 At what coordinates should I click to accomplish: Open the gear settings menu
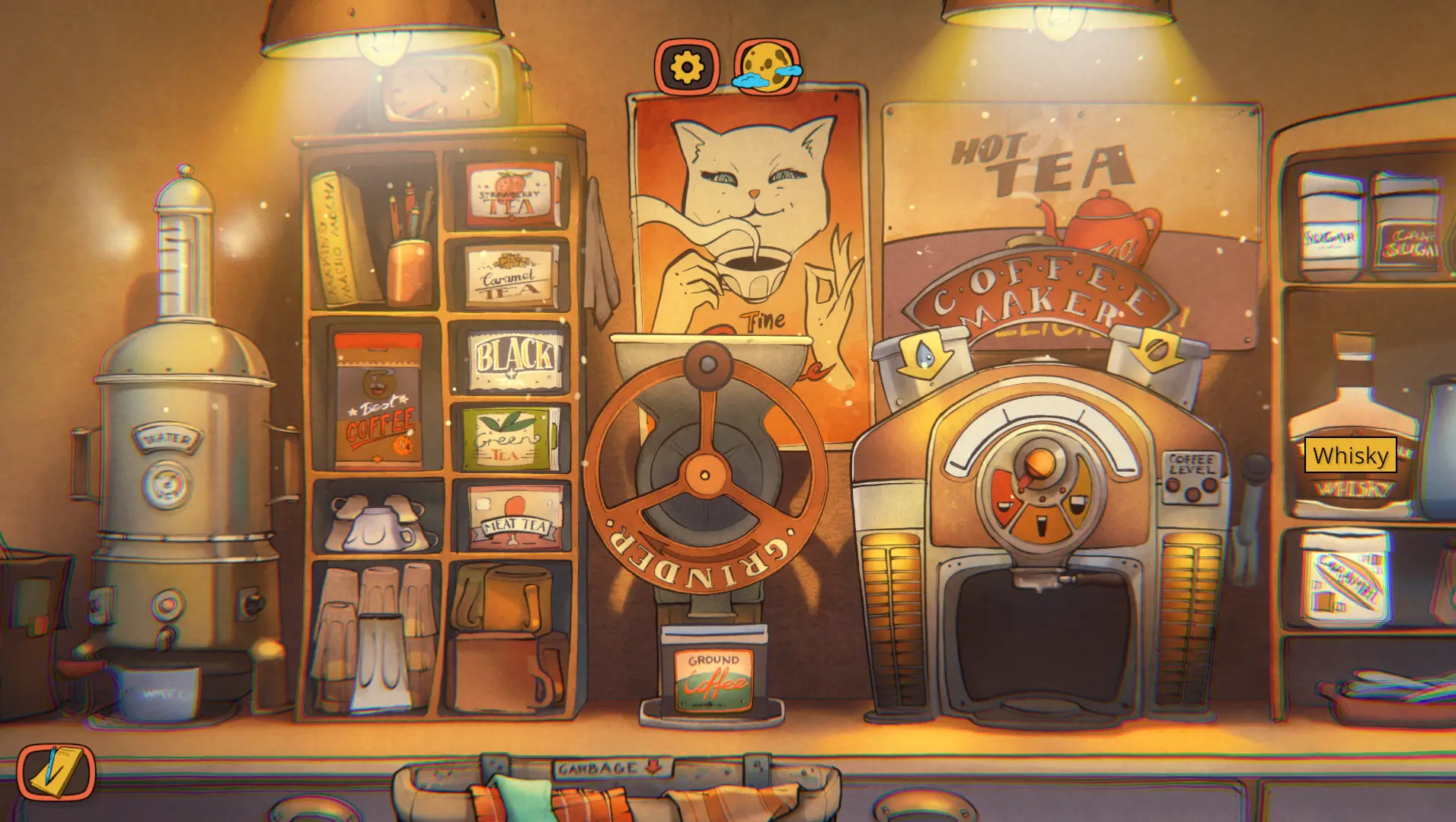[686, 67]
